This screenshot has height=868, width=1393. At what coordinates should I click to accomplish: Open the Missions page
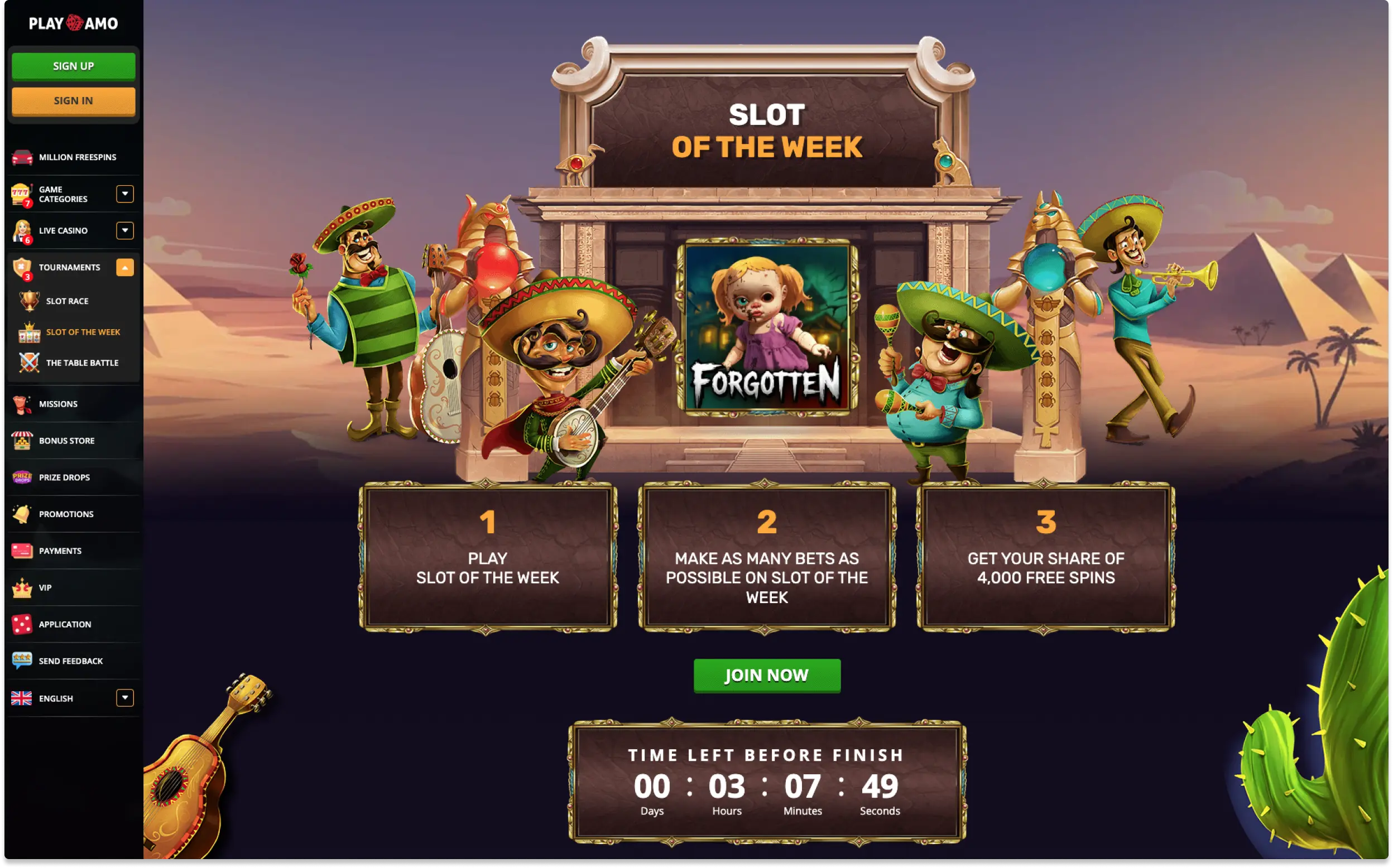point(58,404)
